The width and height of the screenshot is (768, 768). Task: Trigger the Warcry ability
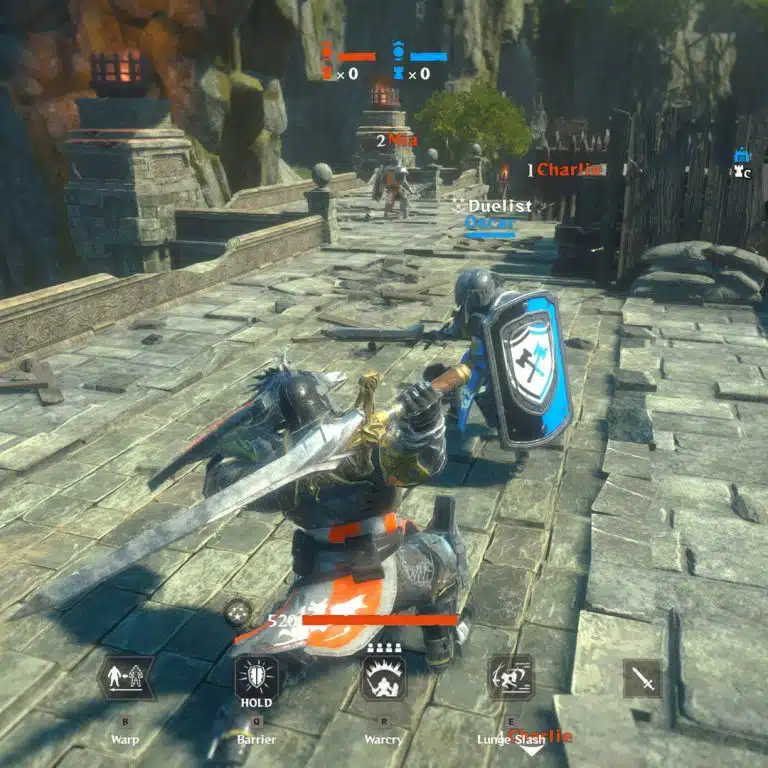pyautogui.click(x=383, y=677)
